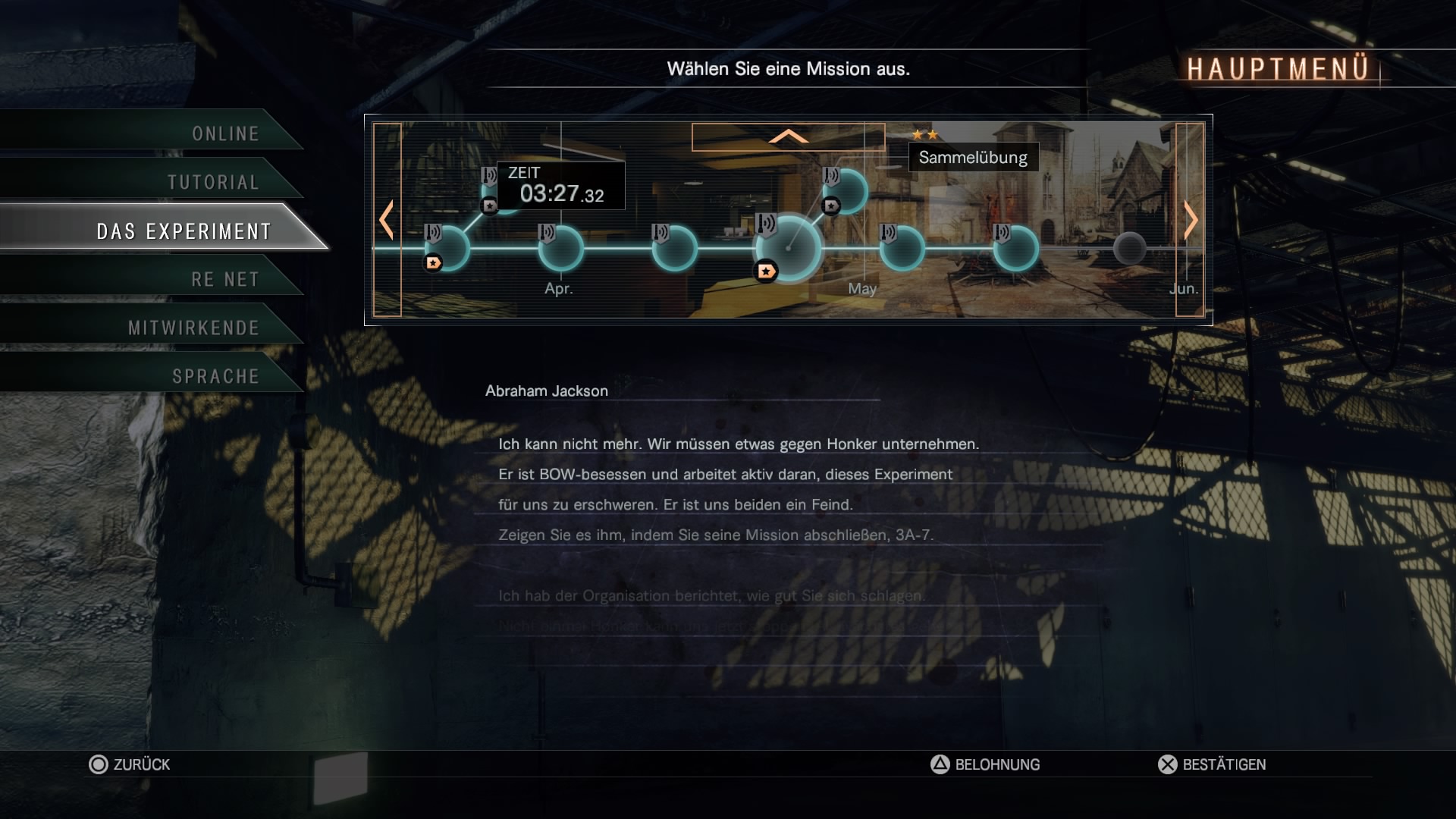Open the TUTORIAL section
The image size is (1456, 819).
214,182
